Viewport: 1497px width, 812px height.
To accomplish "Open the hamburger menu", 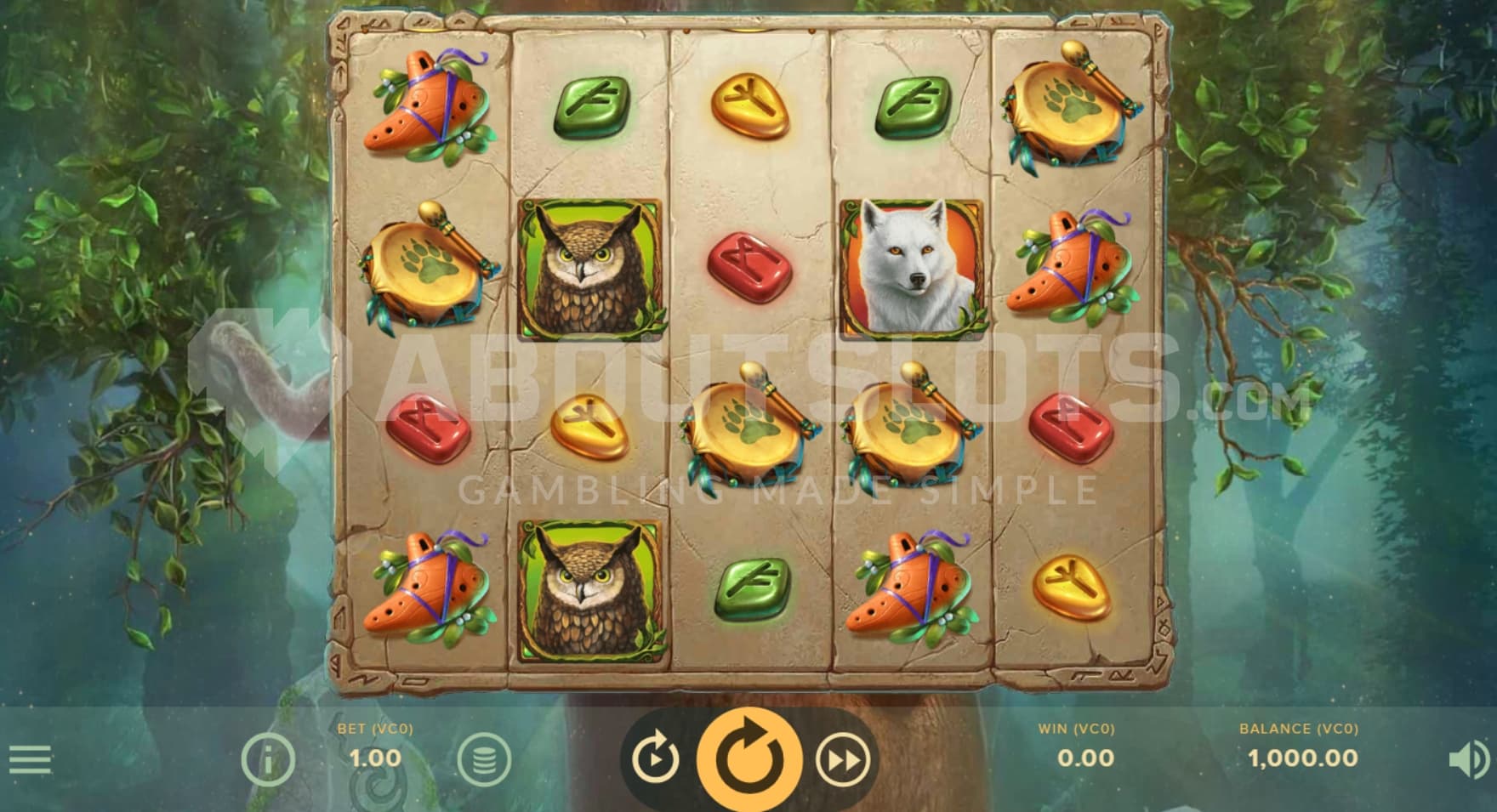I will [30, 758].
